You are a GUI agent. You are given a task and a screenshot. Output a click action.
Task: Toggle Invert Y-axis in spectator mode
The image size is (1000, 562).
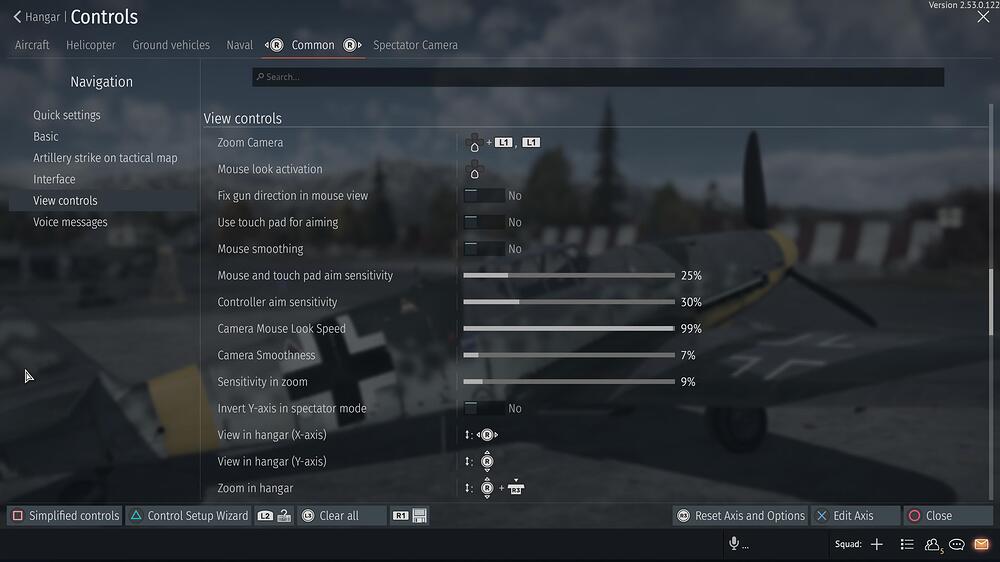[x=484, y=408]
